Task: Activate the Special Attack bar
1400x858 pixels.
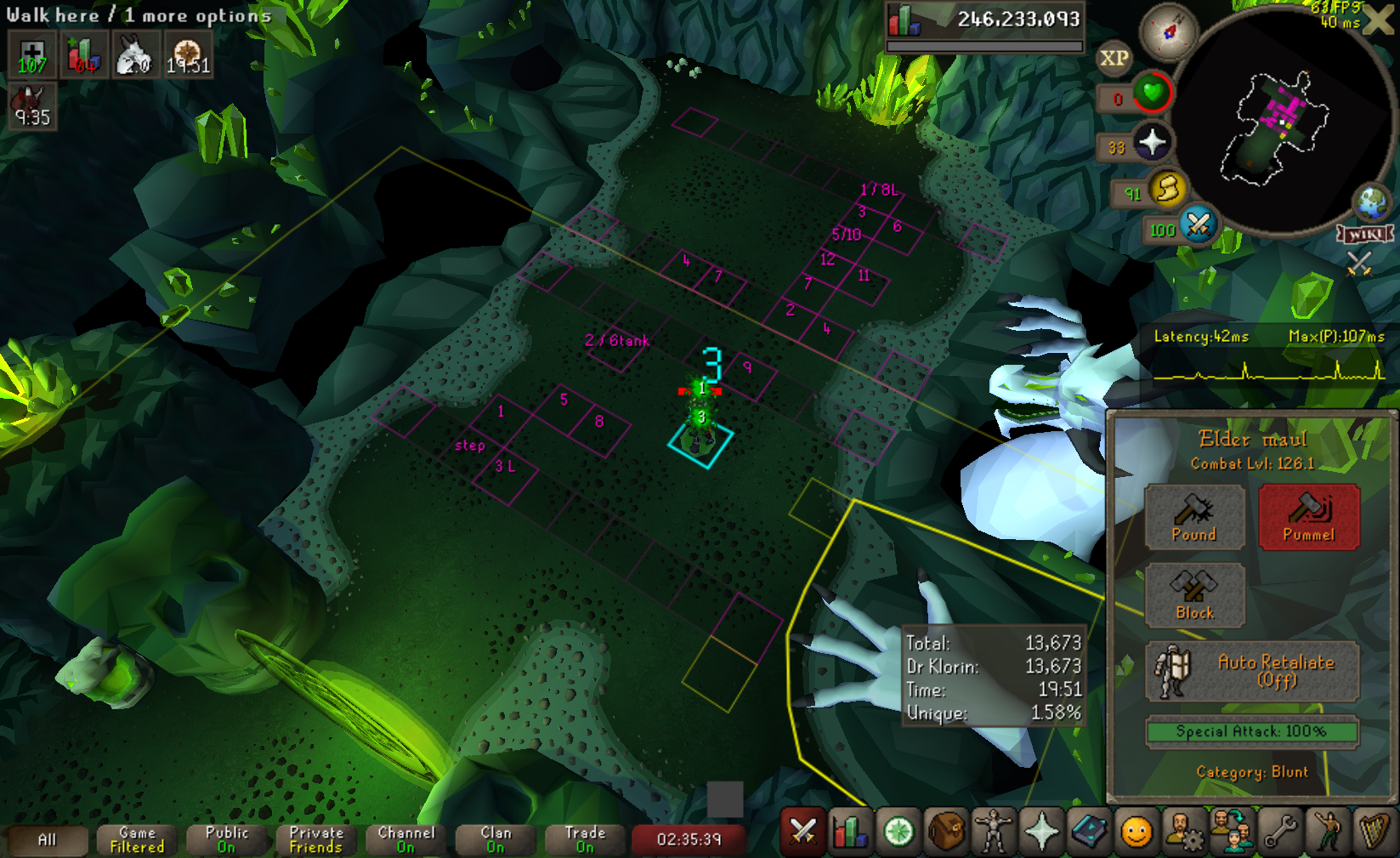Action: pyautogui.click(x=1251, y=731)
